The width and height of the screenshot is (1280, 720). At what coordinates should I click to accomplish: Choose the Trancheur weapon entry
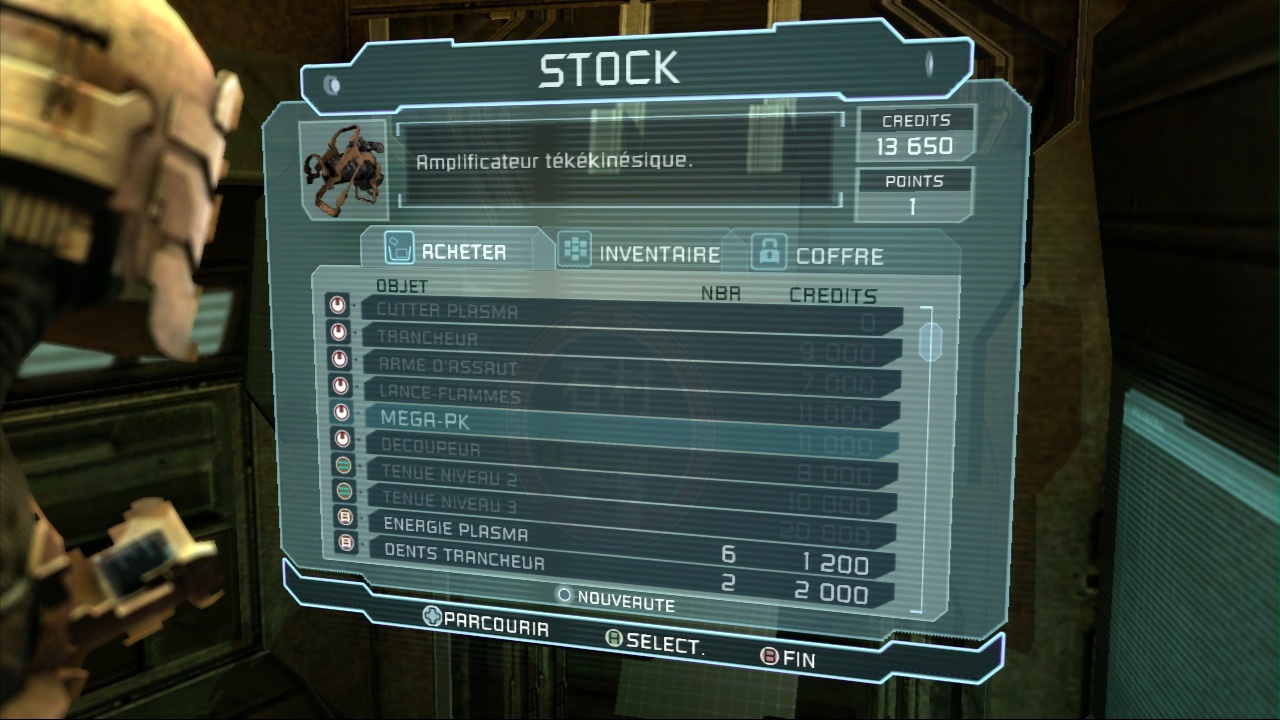click(427, 339)
